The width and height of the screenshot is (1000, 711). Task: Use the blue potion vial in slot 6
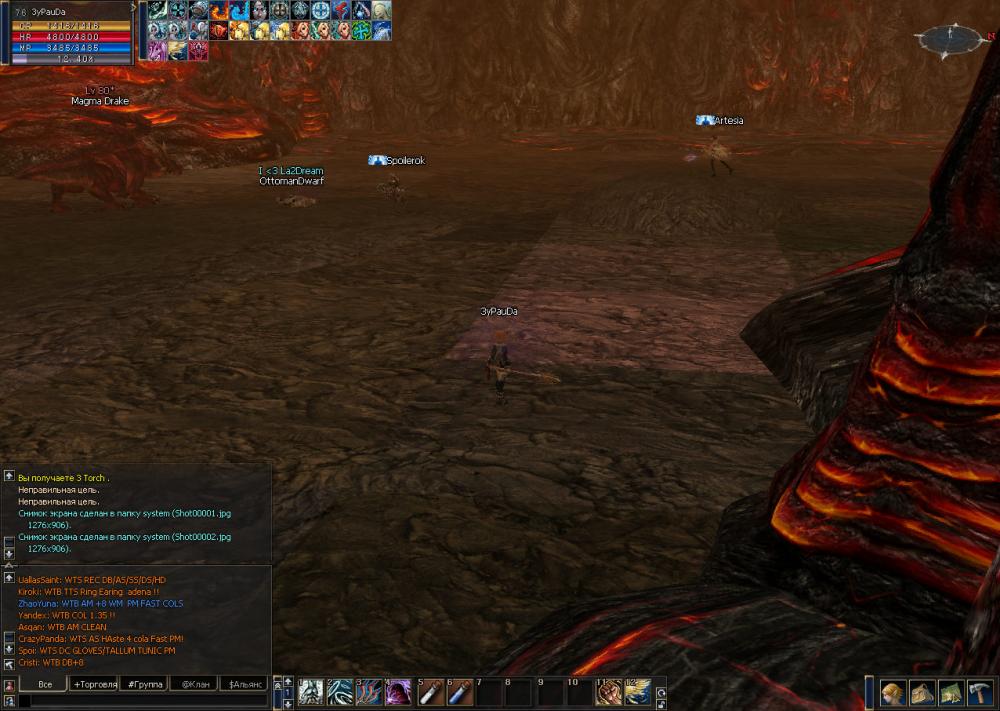(x=460, y=692)
